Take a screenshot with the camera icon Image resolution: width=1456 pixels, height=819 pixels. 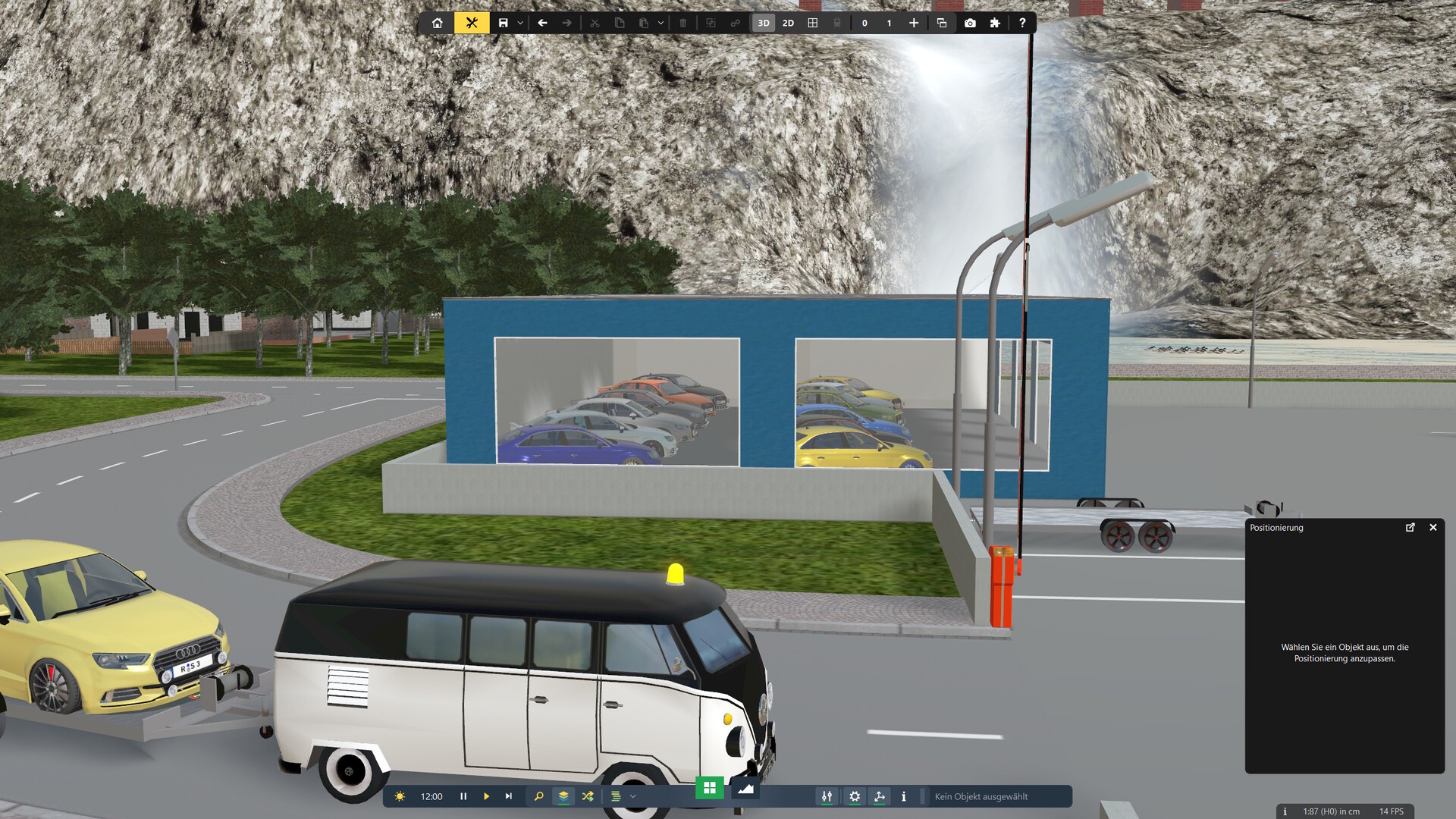click(x=970, y=23)
